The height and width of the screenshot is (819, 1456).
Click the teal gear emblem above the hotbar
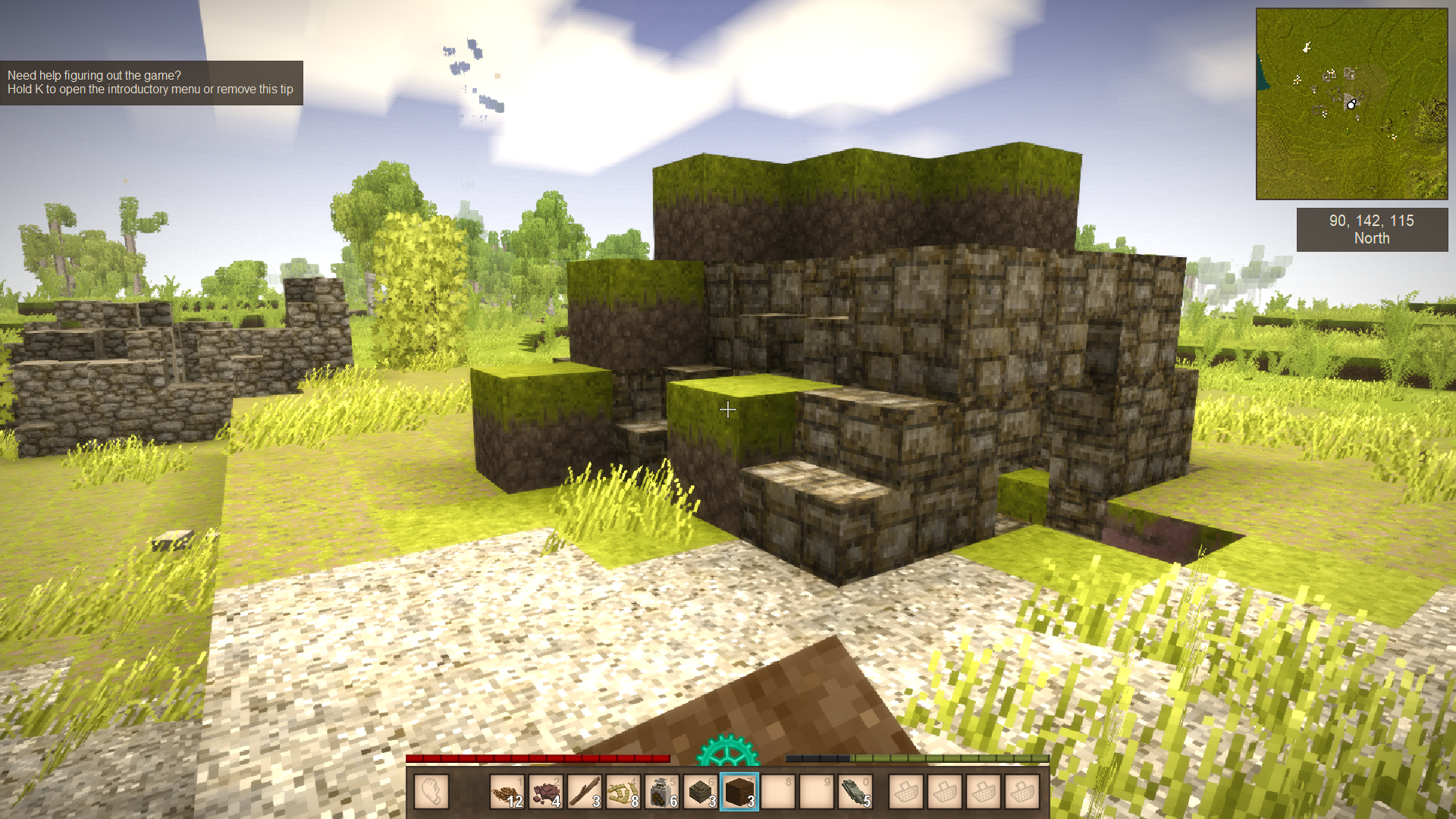point(727,751)
